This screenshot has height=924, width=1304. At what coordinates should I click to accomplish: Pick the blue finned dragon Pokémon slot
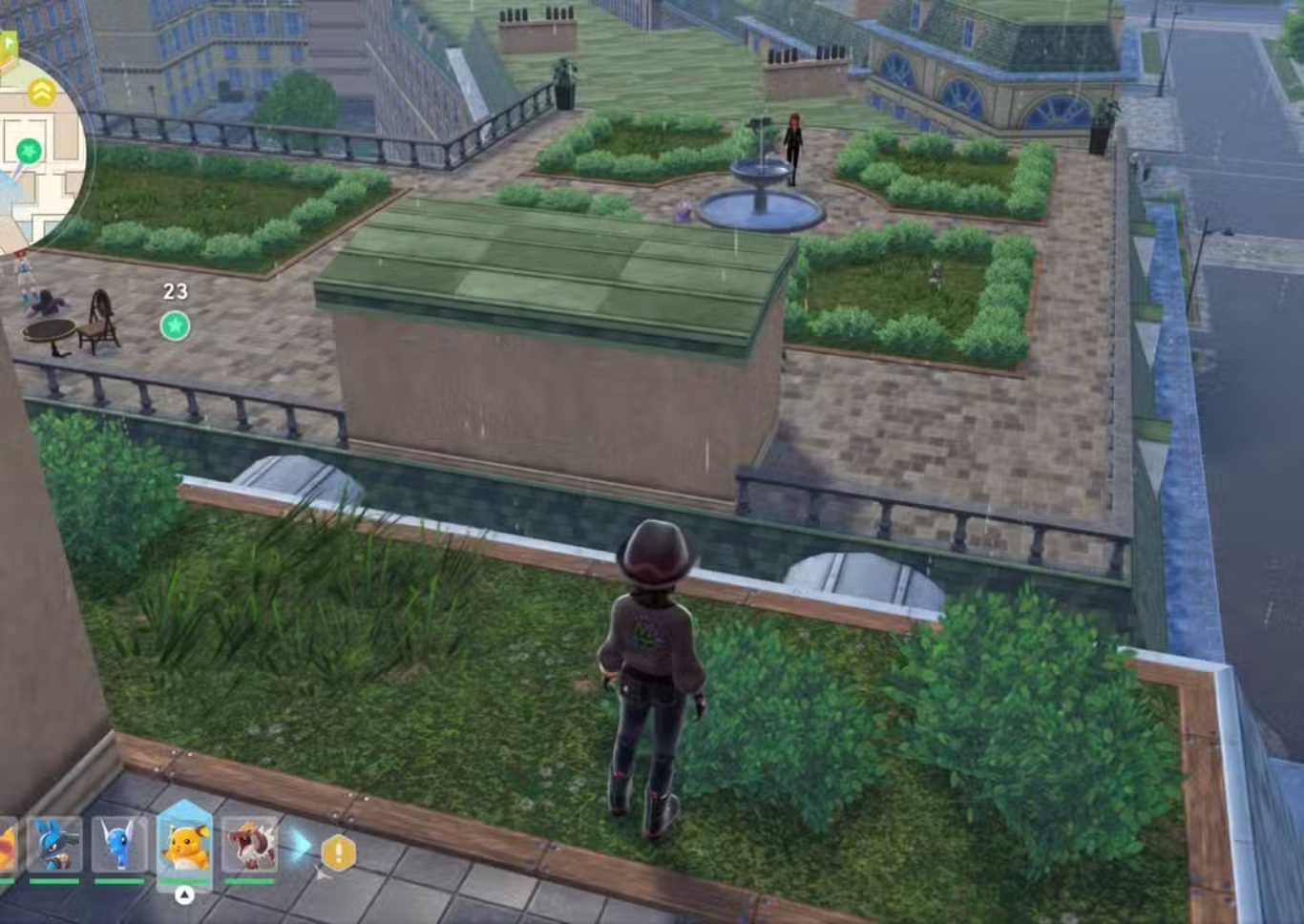coord(119,845)
